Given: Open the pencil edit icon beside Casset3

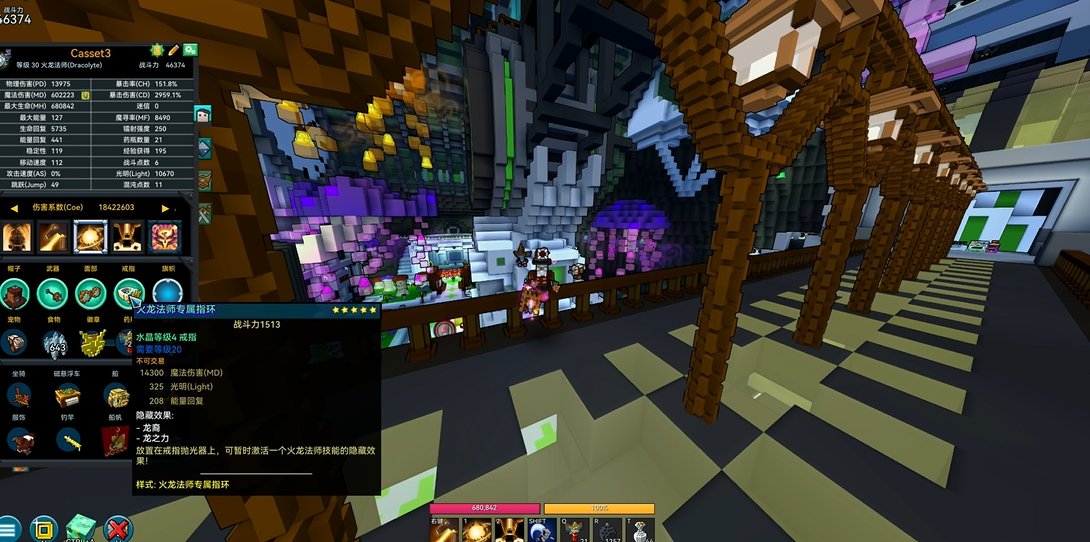Looking at the screenshot, I should click(x=173, y=50).
